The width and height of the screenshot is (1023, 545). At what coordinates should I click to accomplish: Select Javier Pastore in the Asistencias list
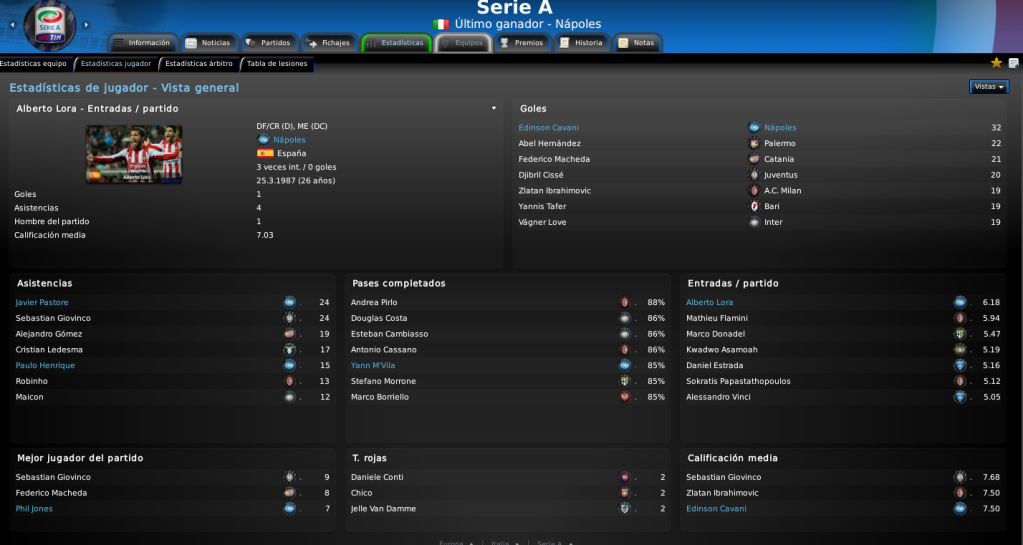pos(42,302)
